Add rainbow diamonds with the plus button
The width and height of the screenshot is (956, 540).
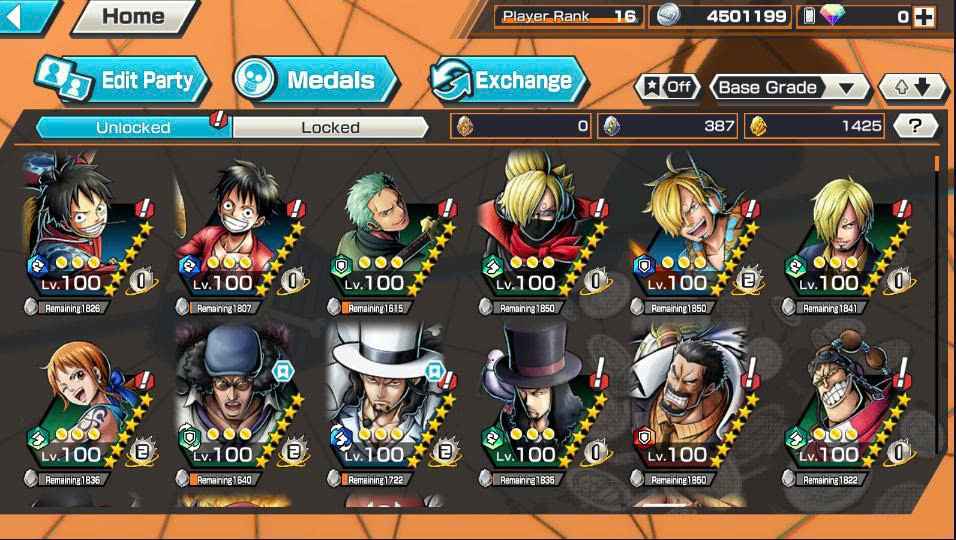coord(923,16)
